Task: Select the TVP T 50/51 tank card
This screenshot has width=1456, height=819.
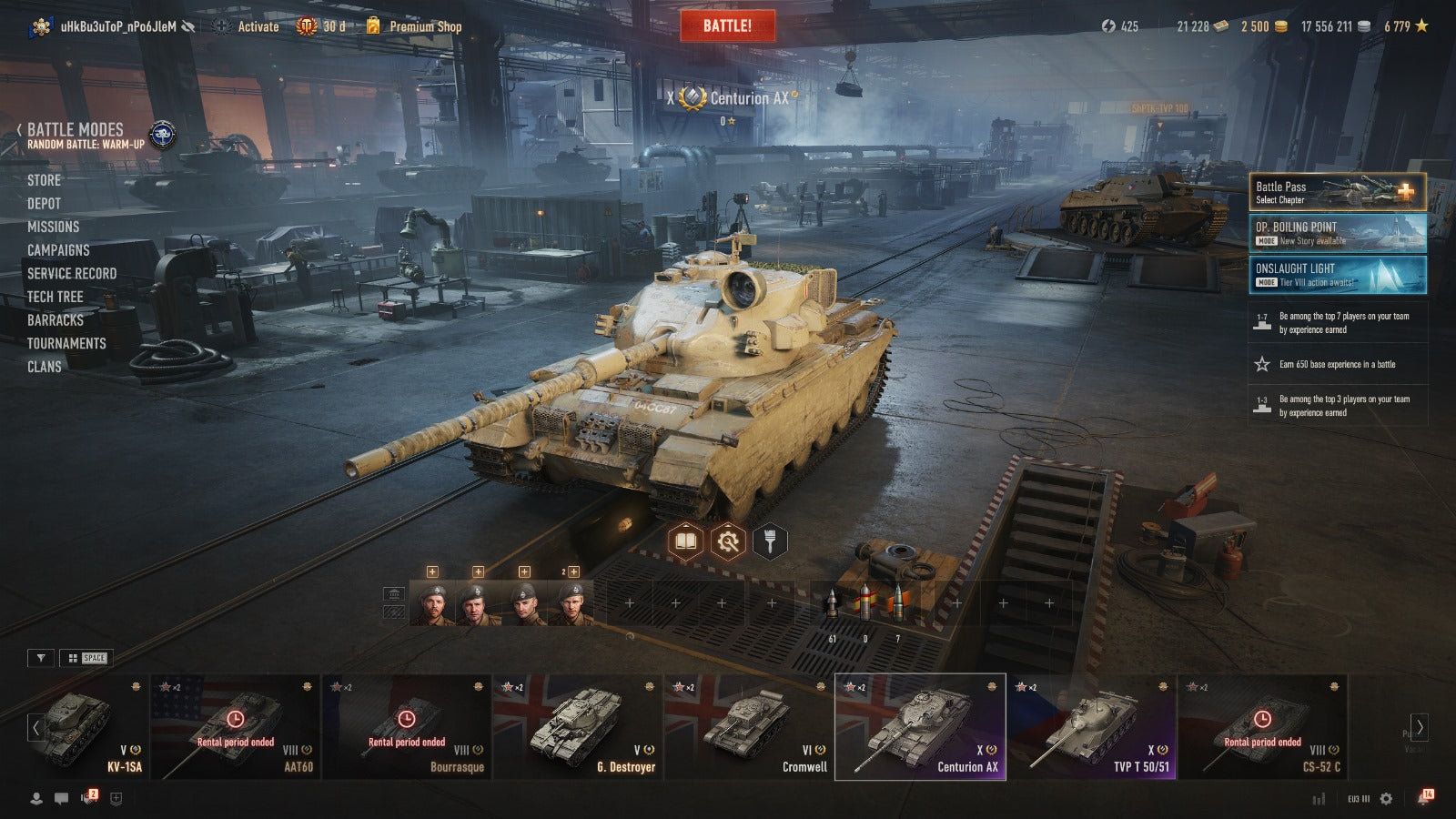Action: [x=1092, y=726]
